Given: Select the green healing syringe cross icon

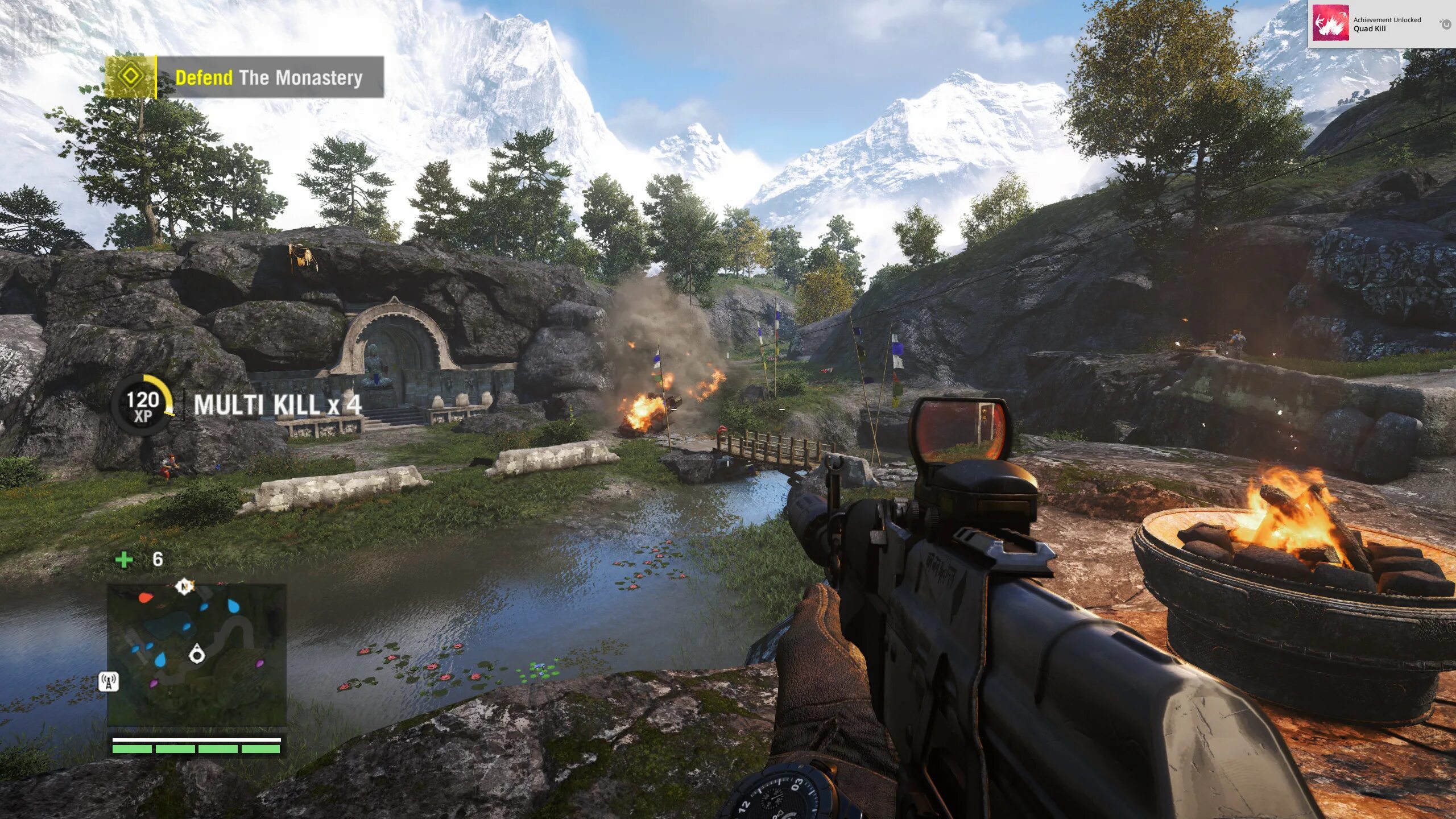Looking at the screenshot, I should click(x=123, y=560).
